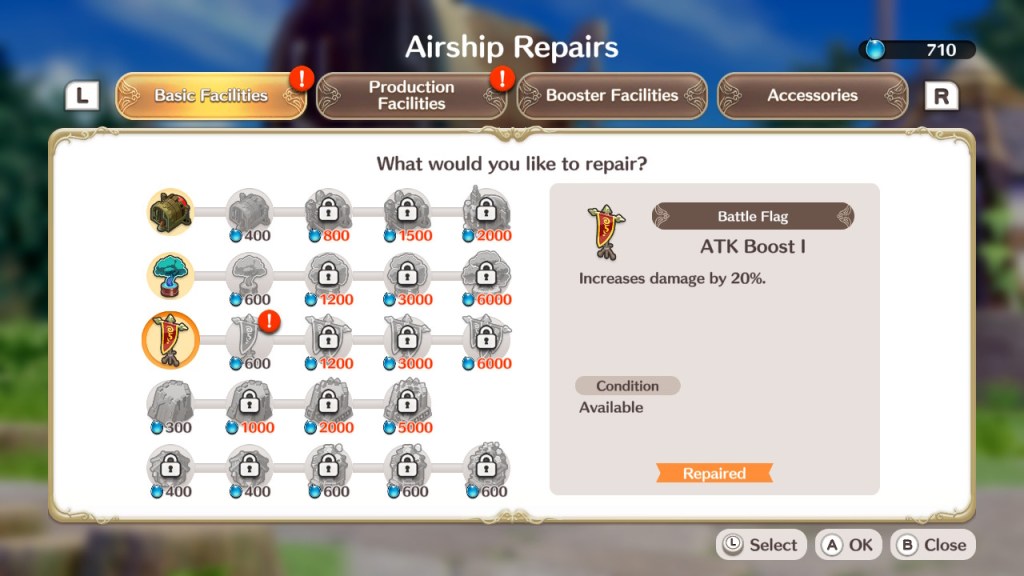
Task: Select the locked 1000-cost rock upgrade
Action: click(248, 403)
